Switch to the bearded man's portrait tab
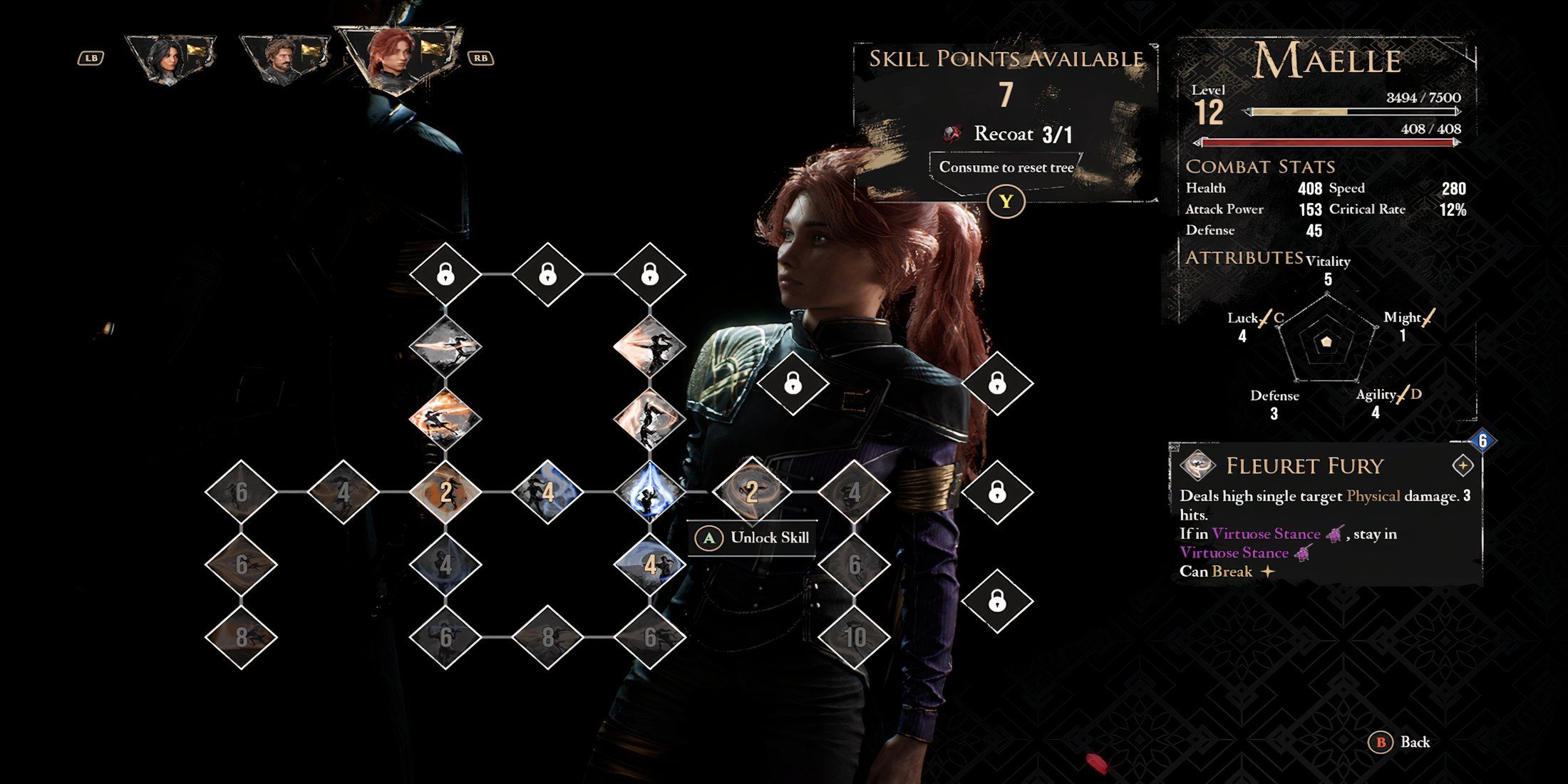Viewport: 1568px width, 784px height. (284, 59)
